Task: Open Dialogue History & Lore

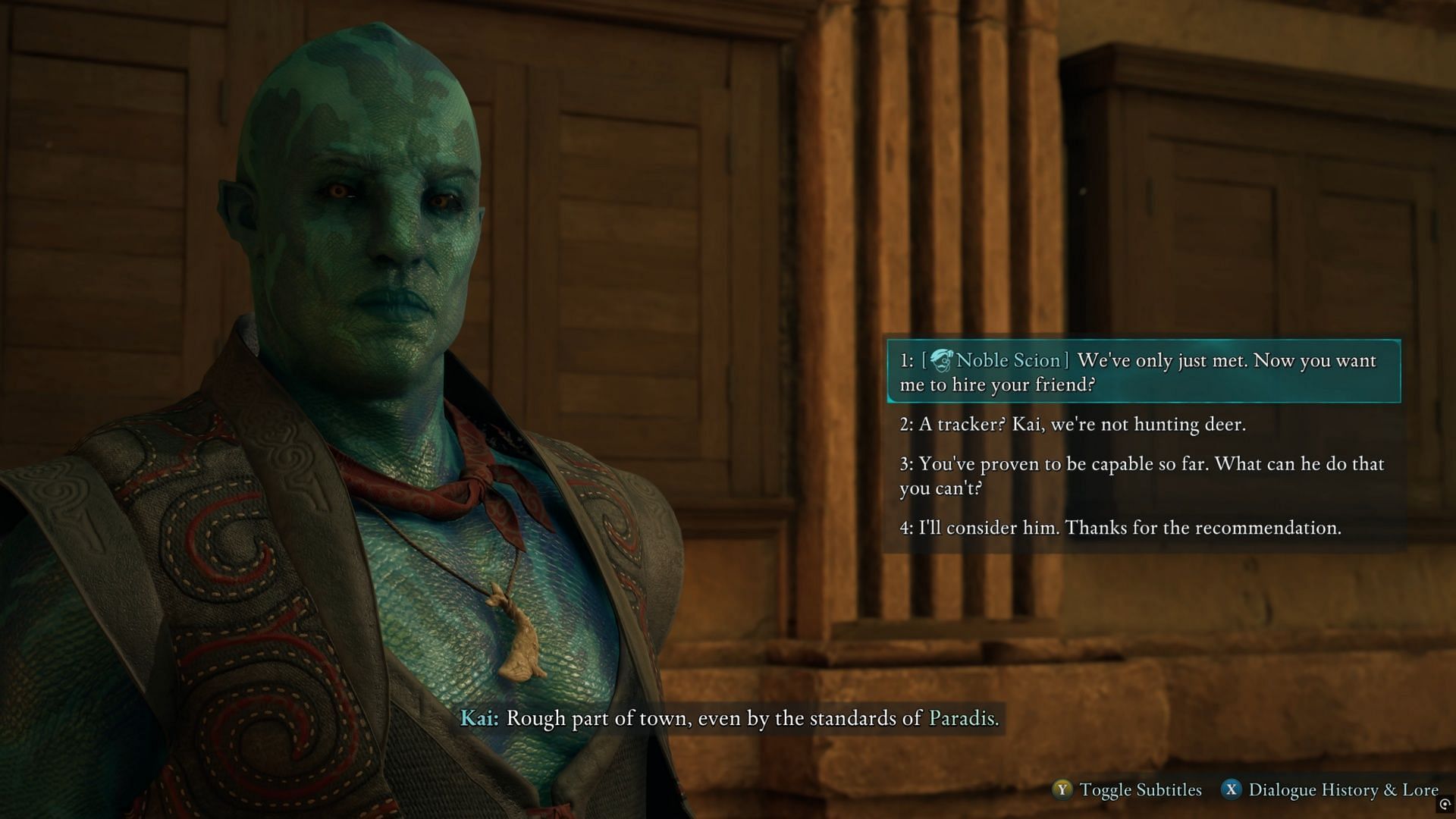Action: (x=1330, y=790)
